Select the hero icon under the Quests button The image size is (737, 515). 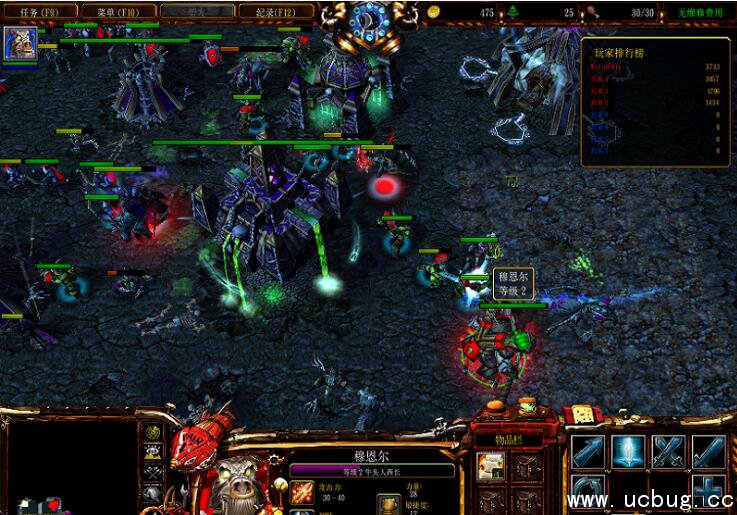[19, 44]
